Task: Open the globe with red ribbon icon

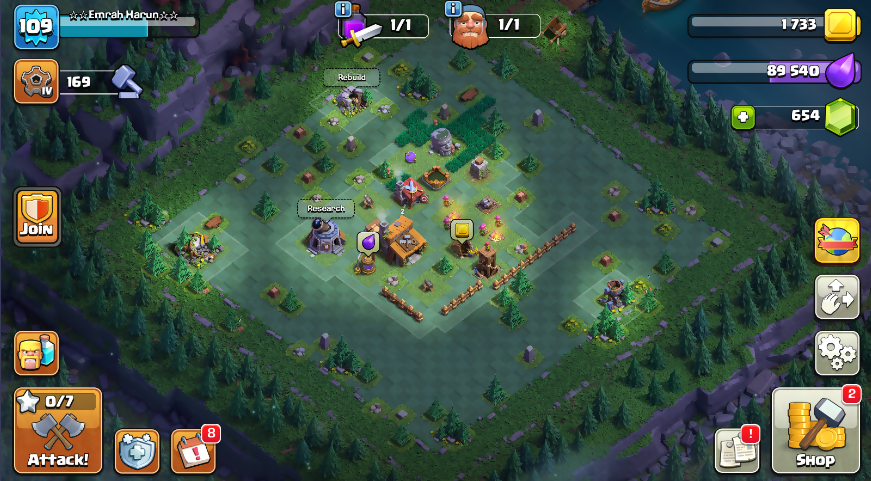Action: click(x=837, y=240)
